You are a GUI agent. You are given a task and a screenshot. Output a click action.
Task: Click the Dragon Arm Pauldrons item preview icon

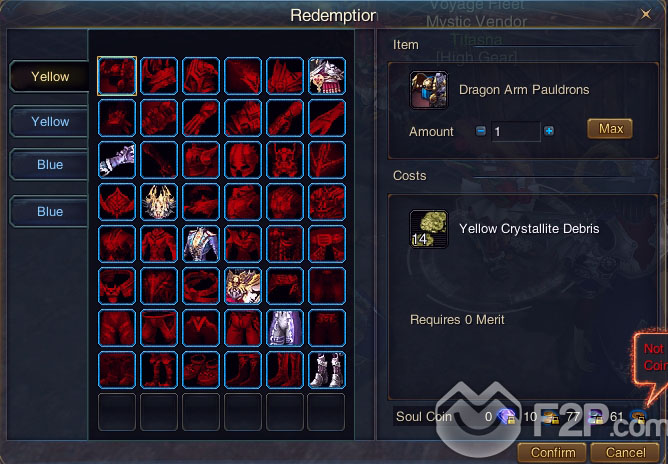(x=430, y=90)
